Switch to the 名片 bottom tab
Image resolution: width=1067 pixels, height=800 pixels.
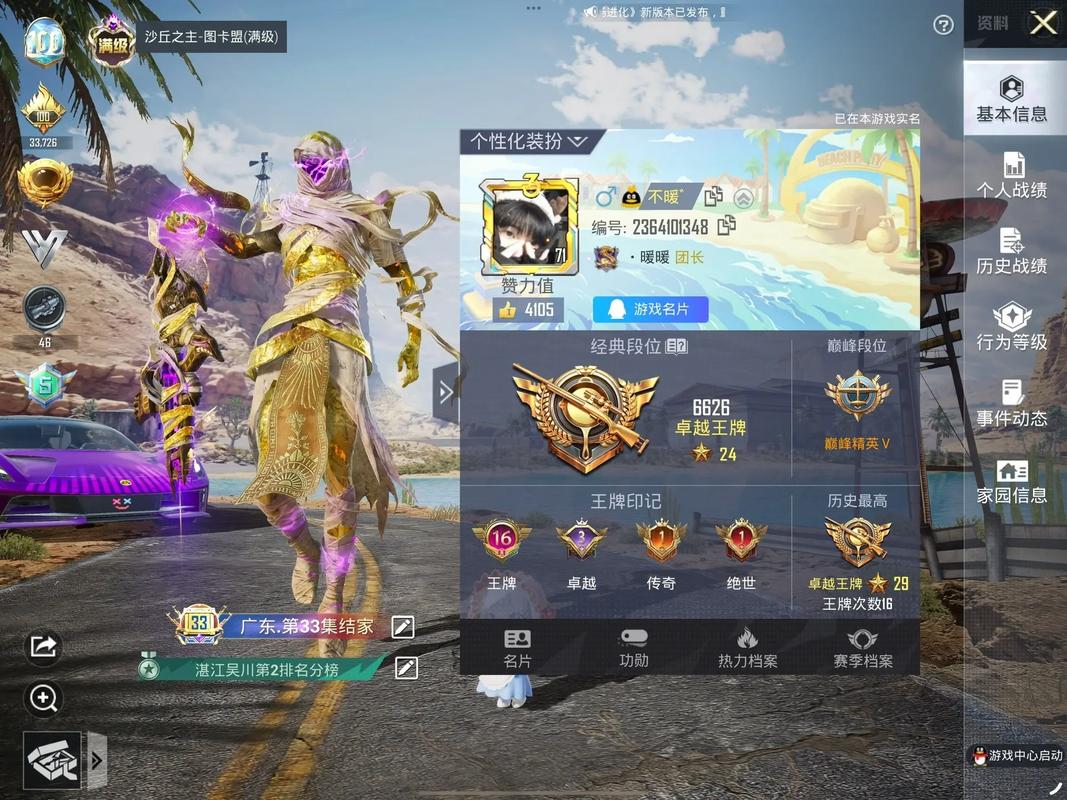pyautogui.click(x=517, y=648)
